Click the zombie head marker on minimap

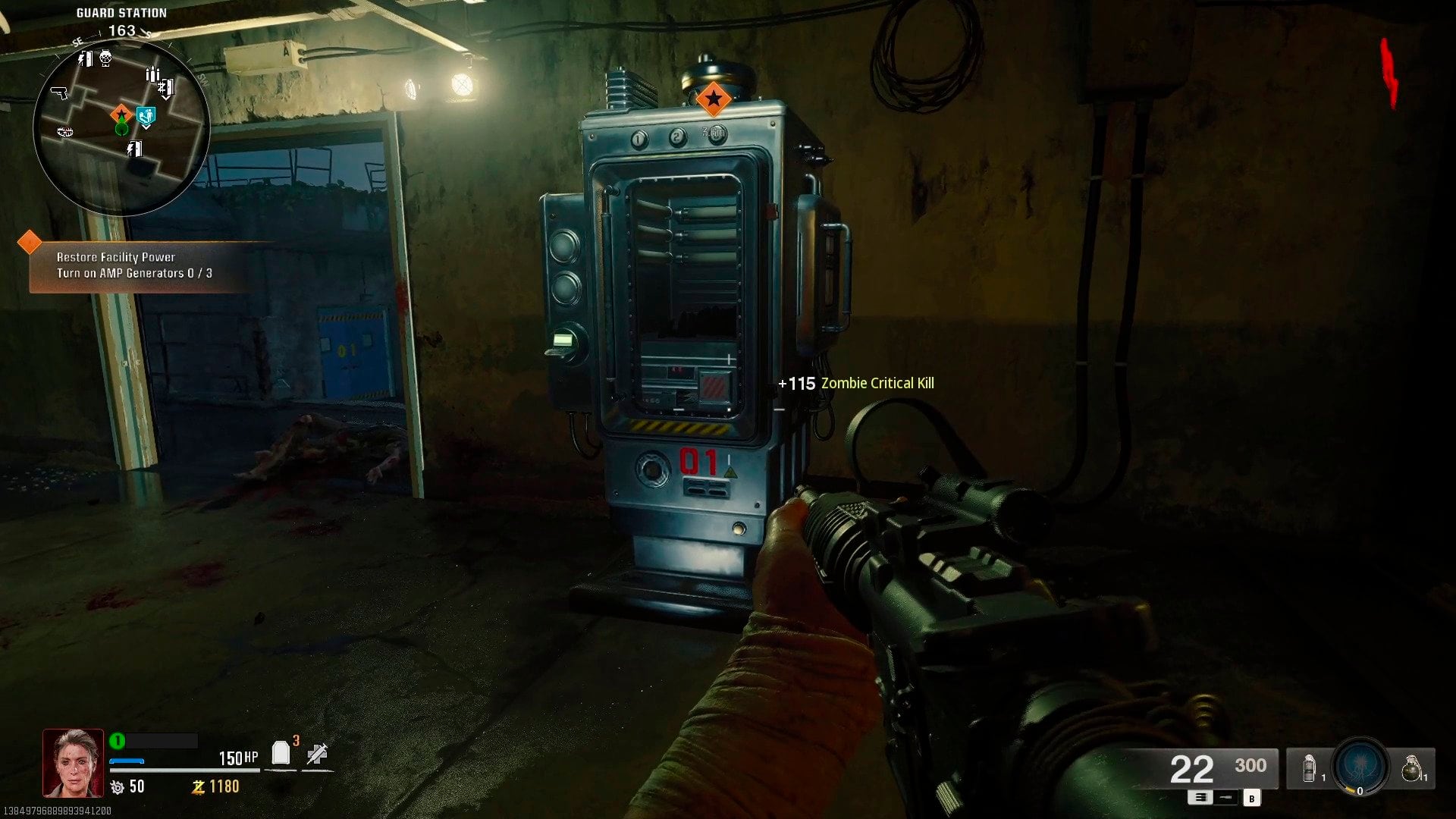105,58
